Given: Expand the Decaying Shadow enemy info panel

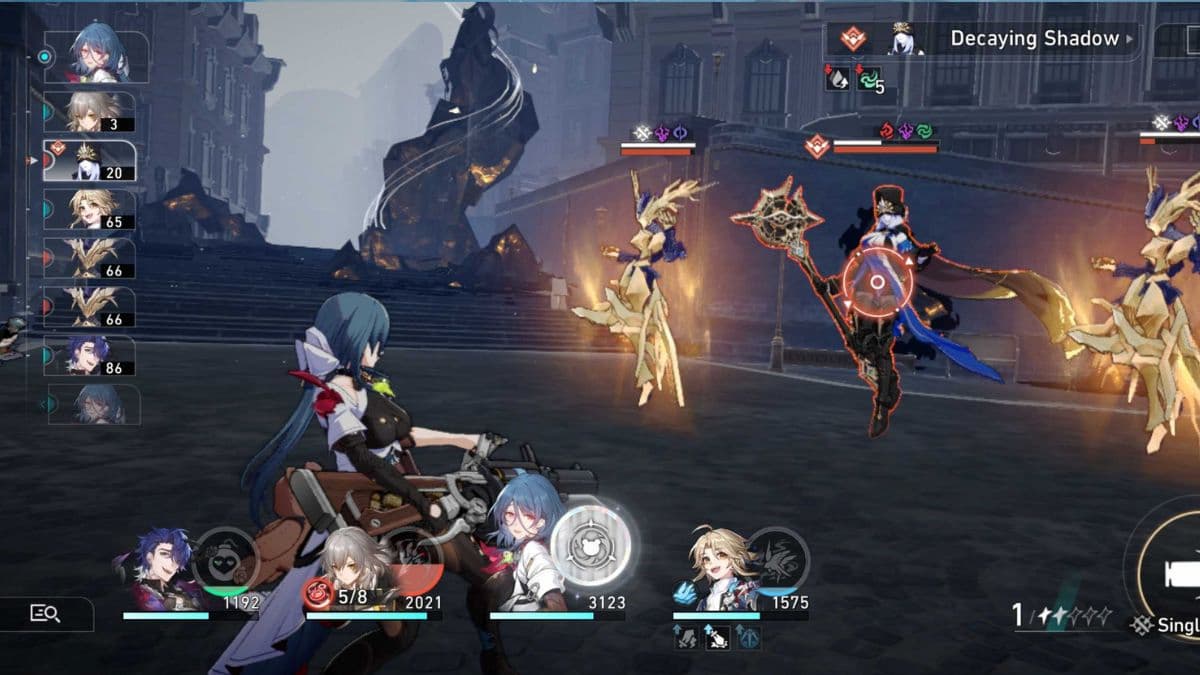Looking at the screenshot, I should (1131, 40).
